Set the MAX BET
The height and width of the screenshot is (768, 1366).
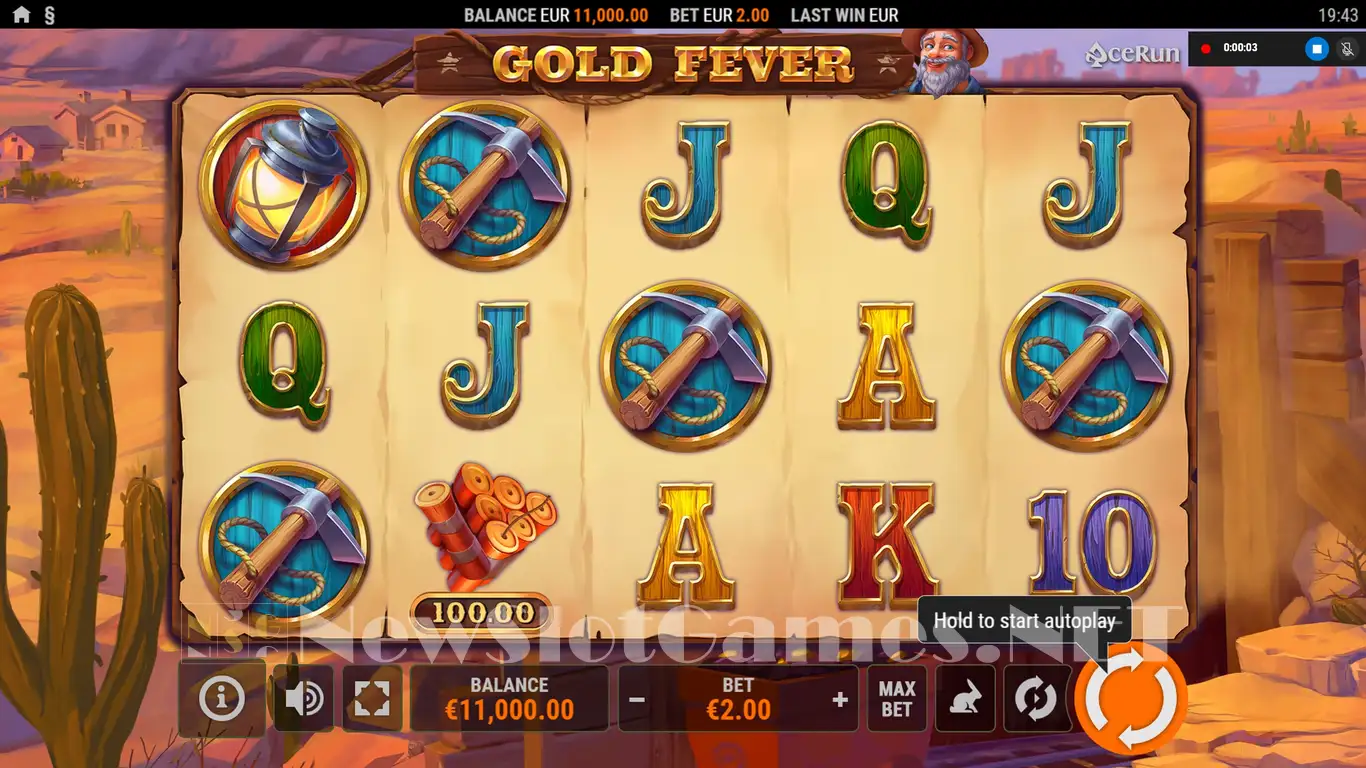pos(897,699)
